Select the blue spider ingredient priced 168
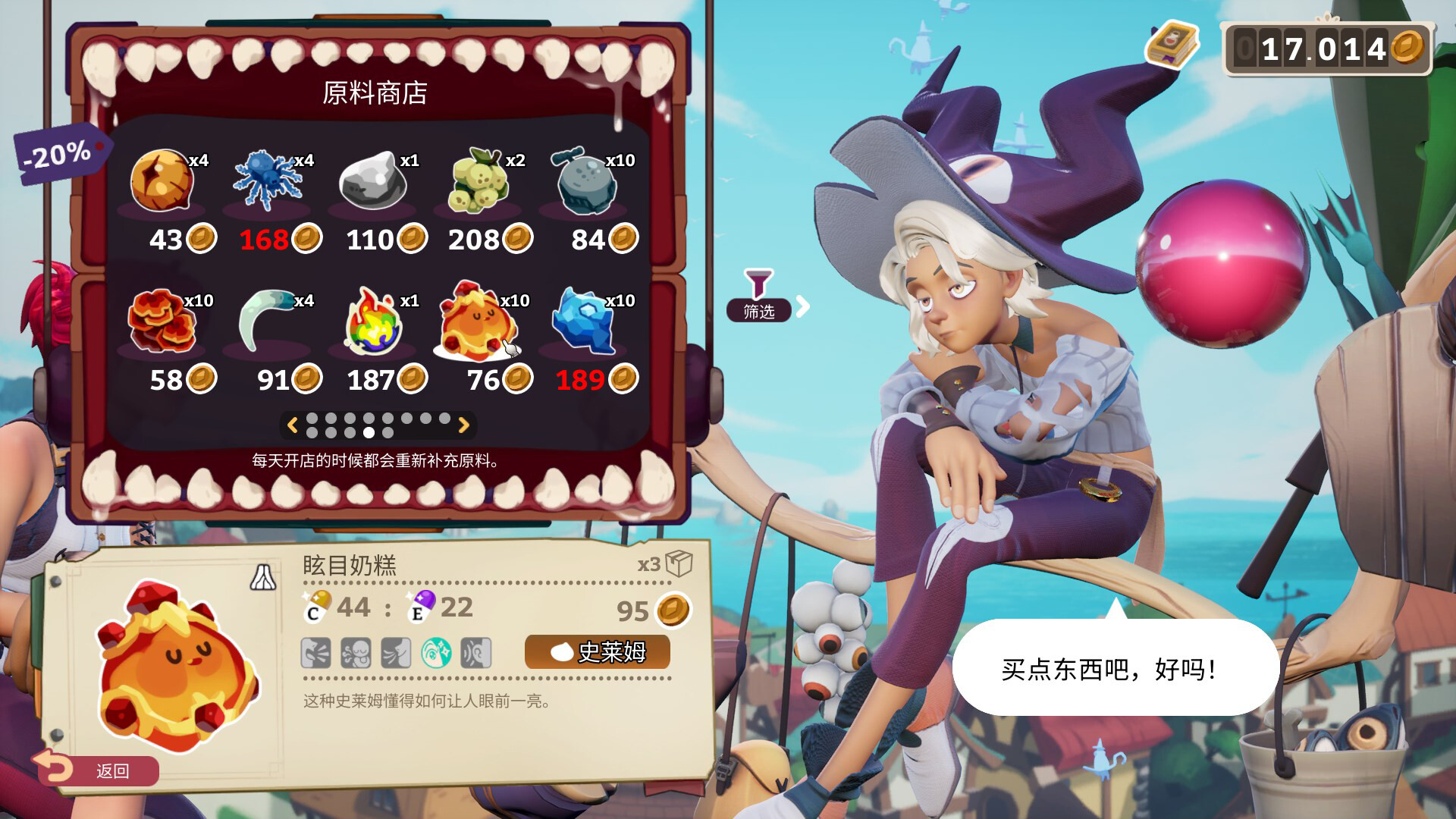Viewport: 1456px width, 819px height. [267, 182]
